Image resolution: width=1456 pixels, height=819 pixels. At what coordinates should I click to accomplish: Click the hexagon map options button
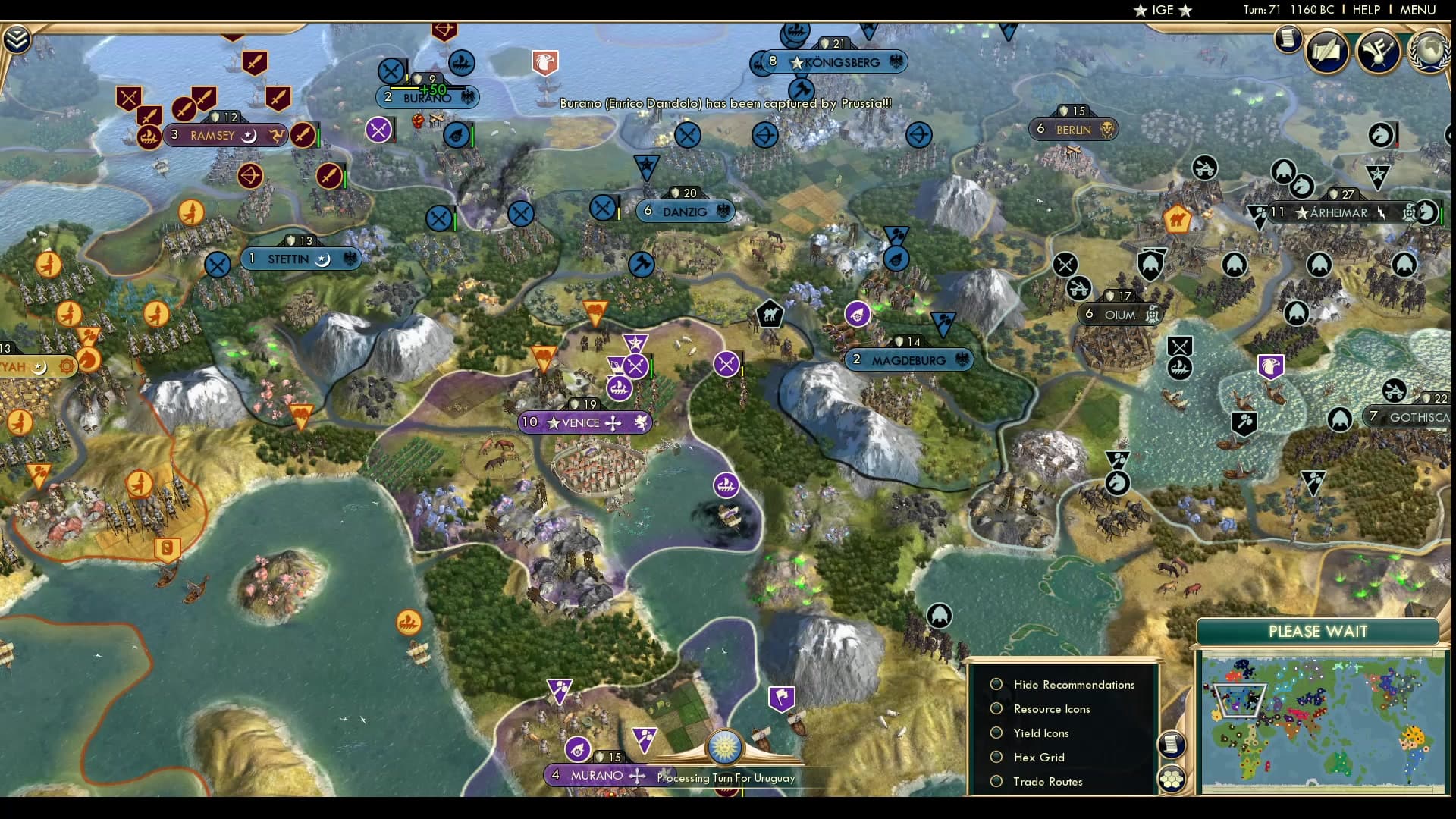click(1172, 779)
